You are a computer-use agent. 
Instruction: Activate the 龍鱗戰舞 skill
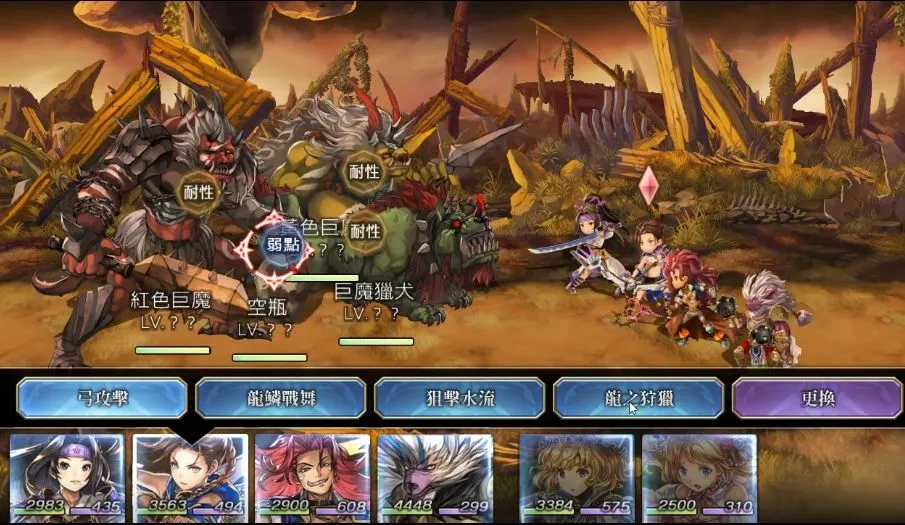(x=280, y=398)
